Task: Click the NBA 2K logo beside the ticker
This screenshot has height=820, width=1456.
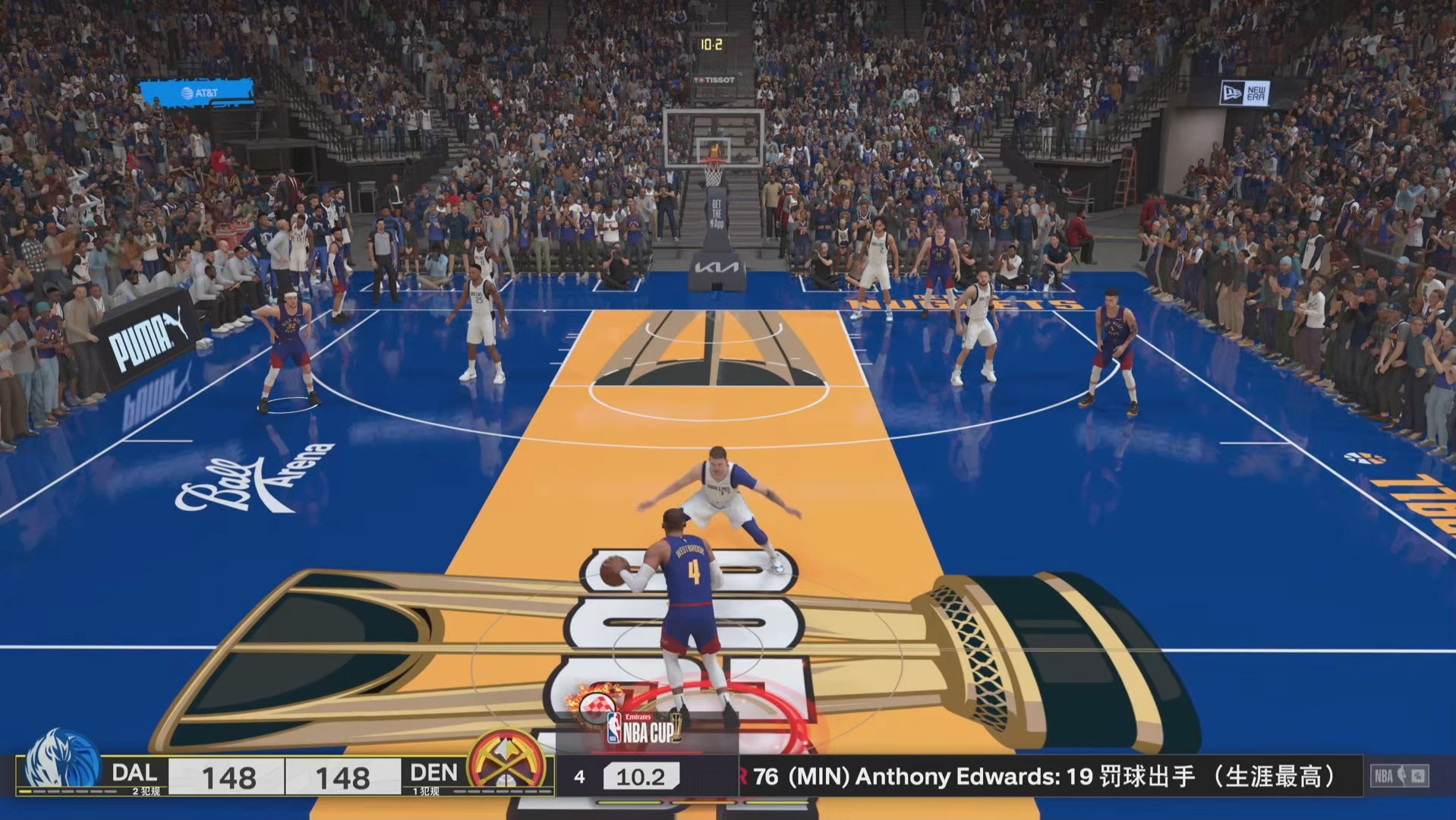Action: 1400,776
